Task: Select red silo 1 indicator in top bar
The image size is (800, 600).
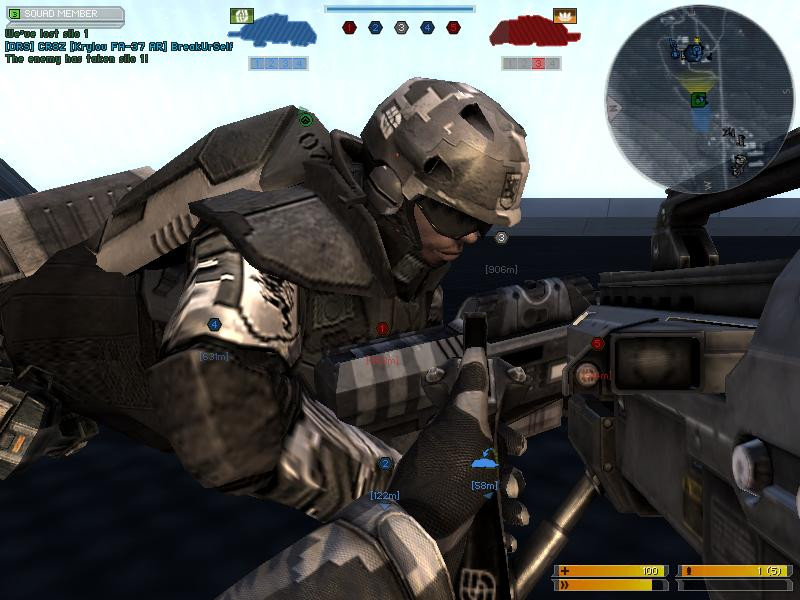Action: coord(349,28)
